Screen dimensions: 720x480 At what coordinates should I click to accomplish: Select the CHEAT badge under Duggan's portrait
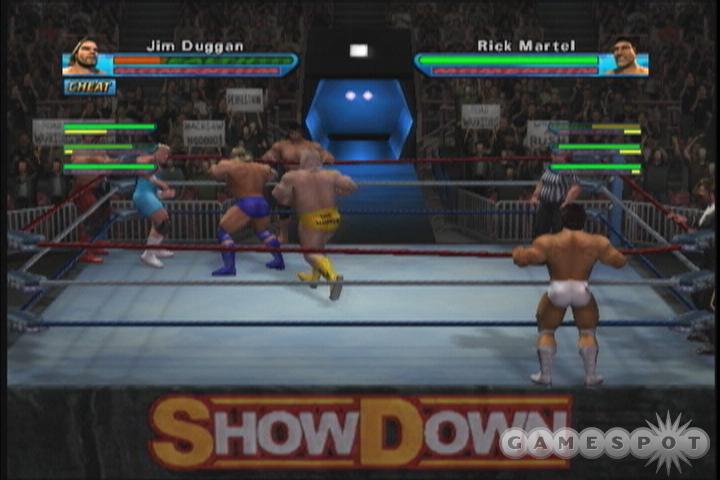90,87
